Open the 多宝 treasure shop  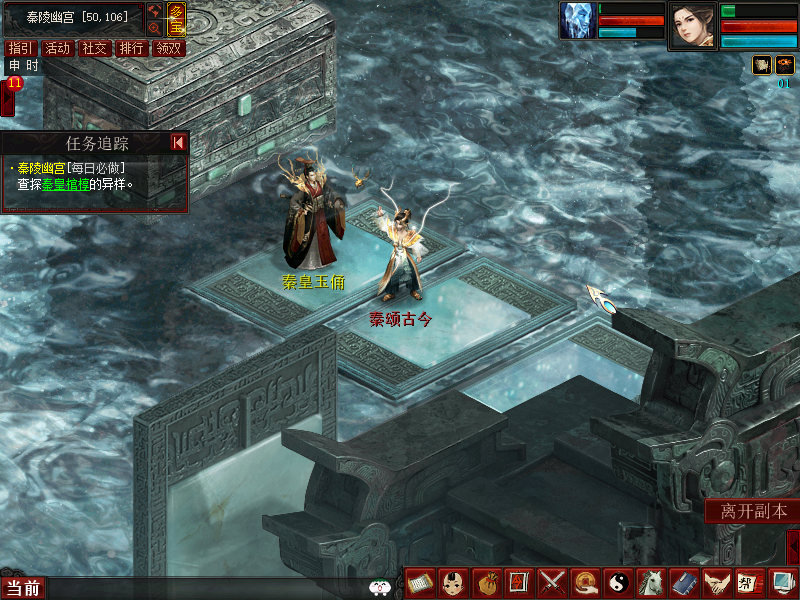tap(176, 19)
